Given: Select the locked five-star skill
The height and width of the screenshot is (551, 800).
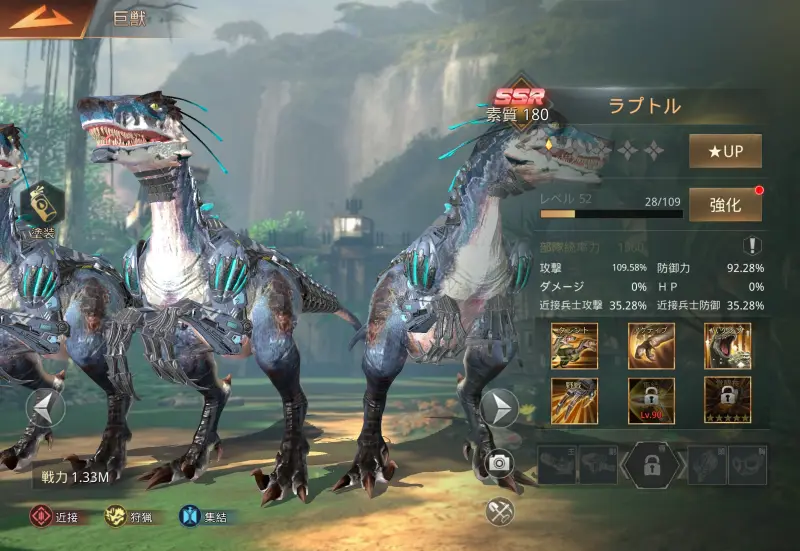Looking at the screenshot, I should (x=727, y=400).
